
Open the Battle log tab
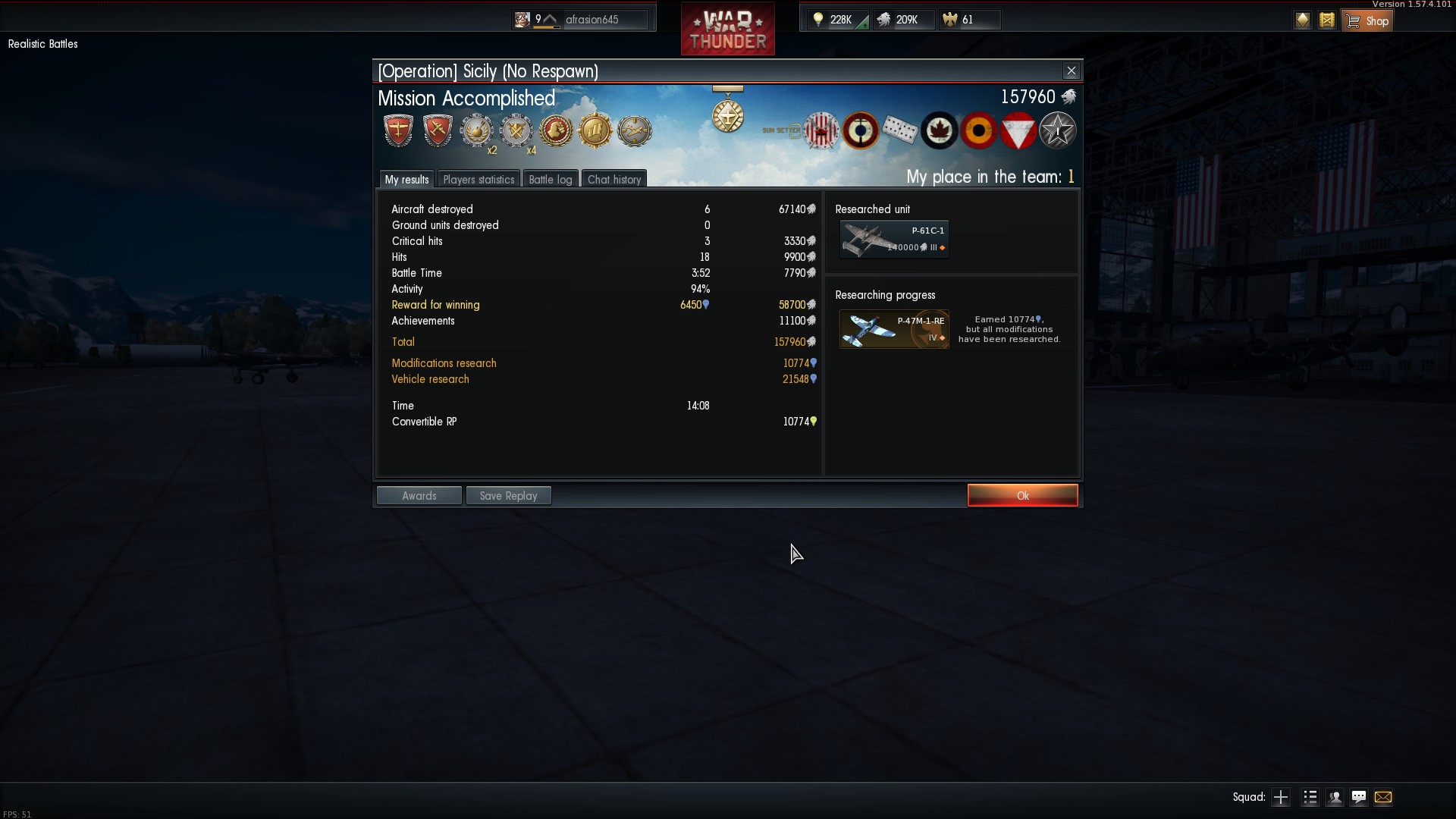point(550,179)
